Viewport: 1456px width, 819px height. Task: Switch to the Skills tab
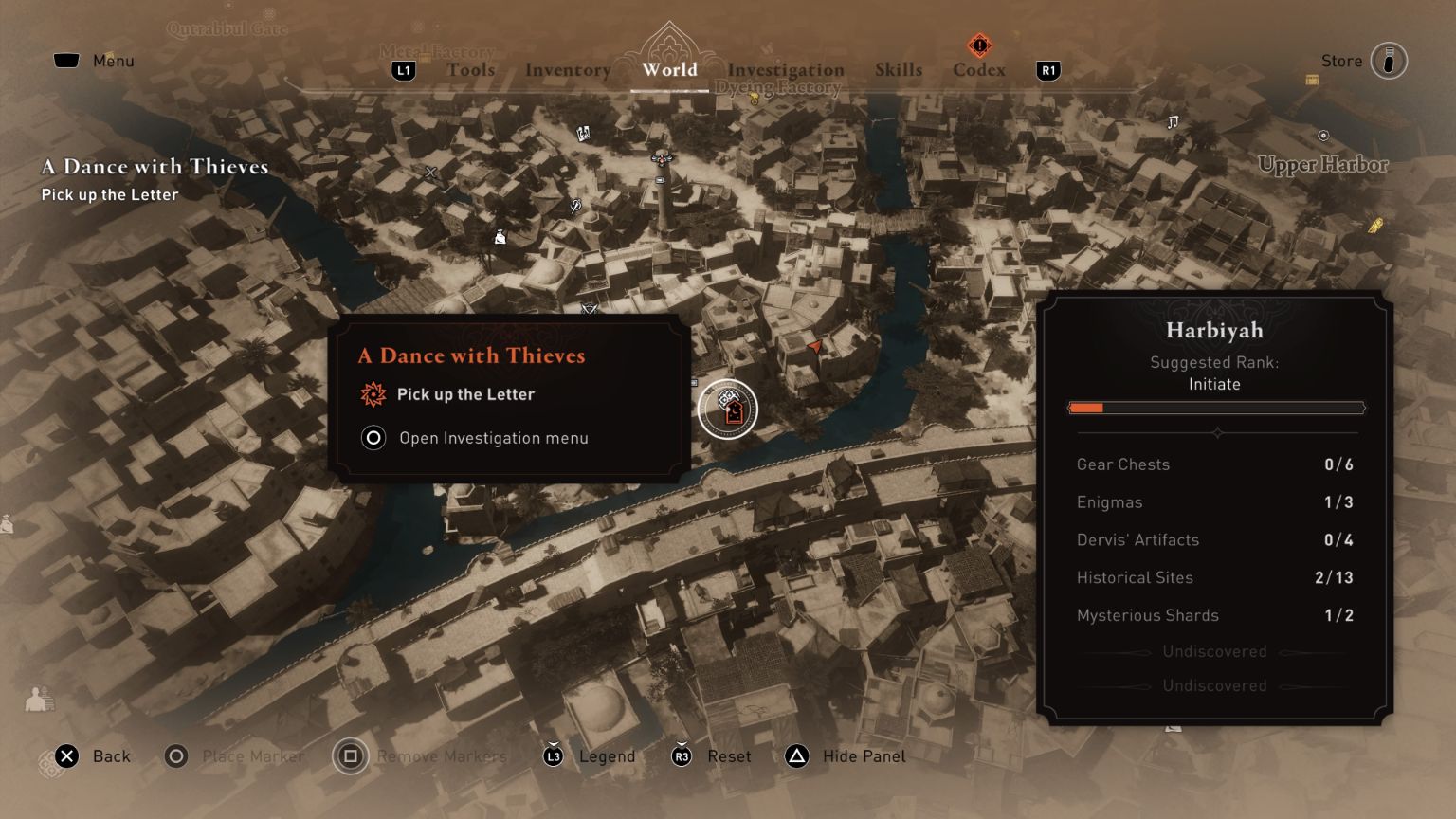coord(899,69)
